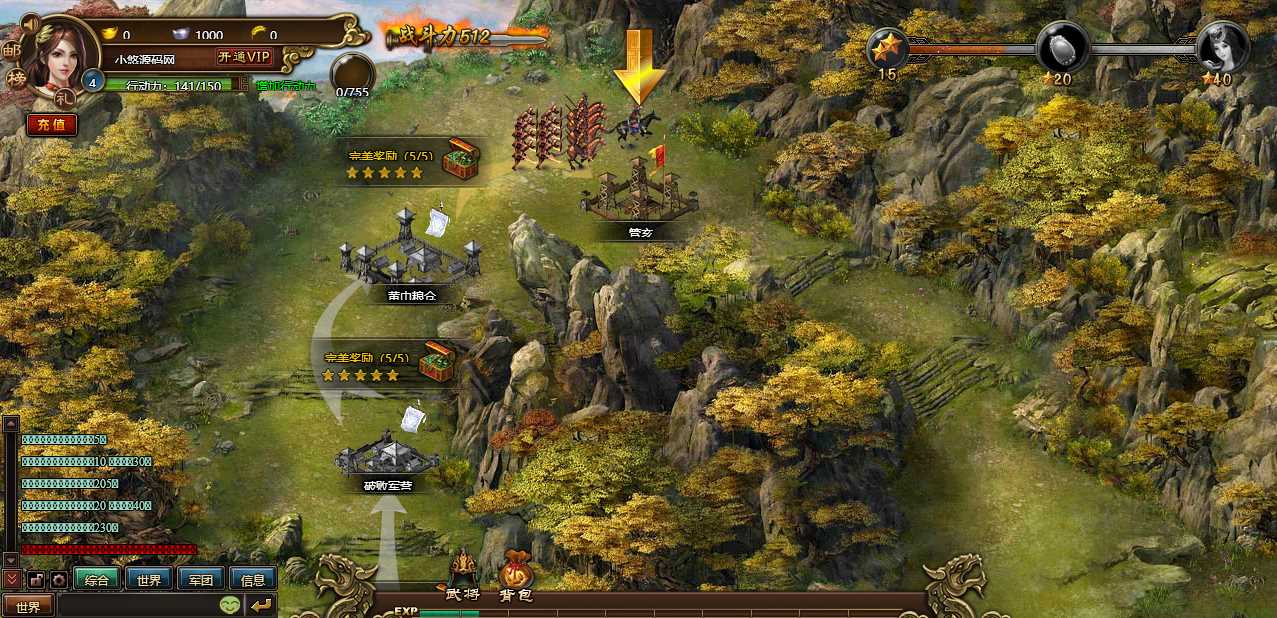Open the 充值 recharge shop
Screen dimensions: 1277x618
[x=51, y=125]
